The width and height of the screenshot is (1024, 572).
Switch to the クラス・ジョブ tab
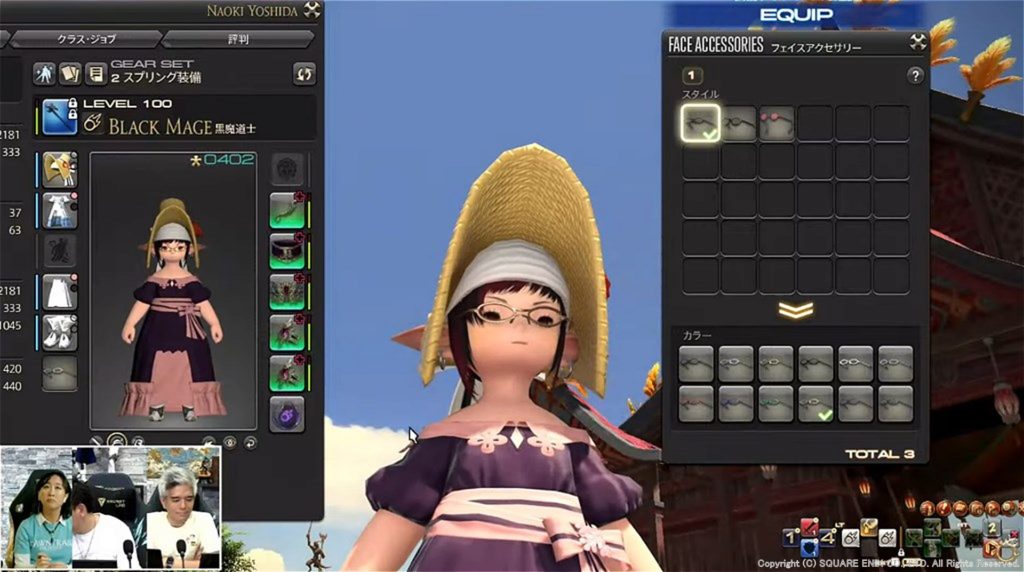[84, 39]
